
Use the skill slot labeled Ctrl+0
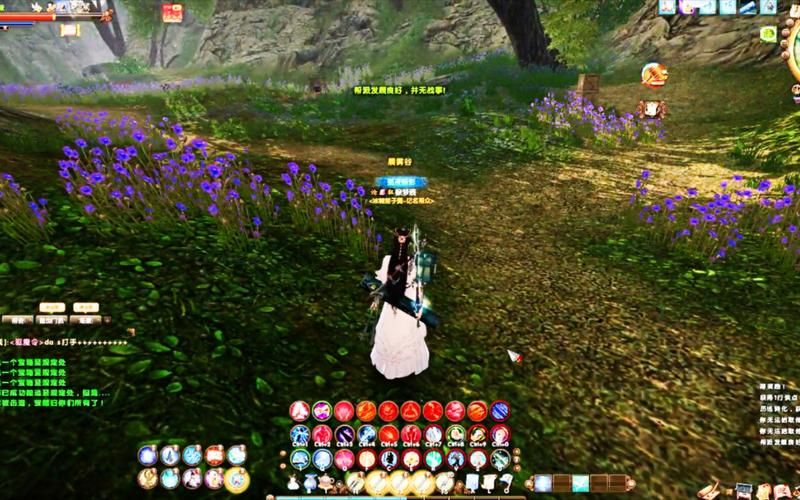coord(499,435)
